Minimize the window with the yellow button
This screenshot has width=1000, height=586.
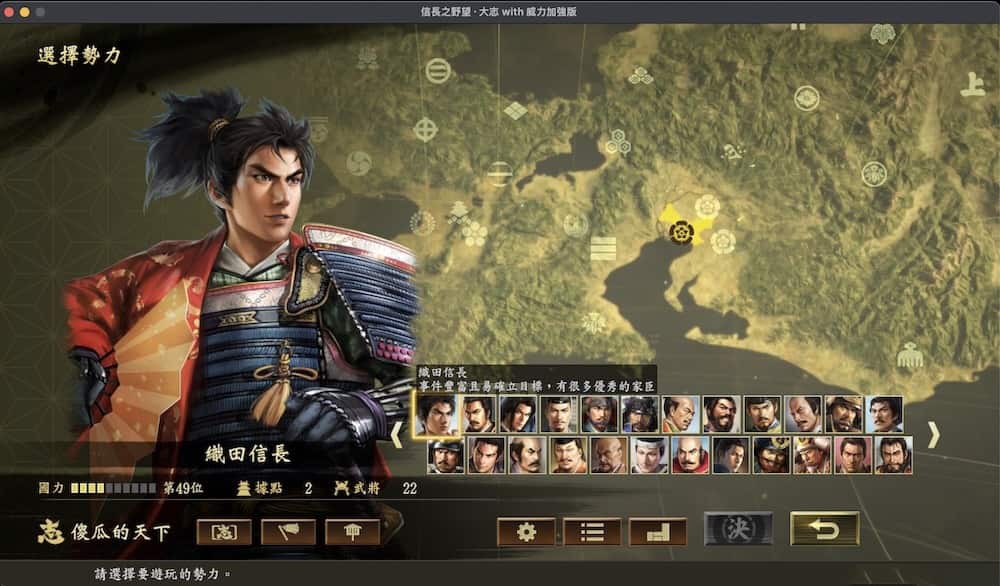pos(25,10)
